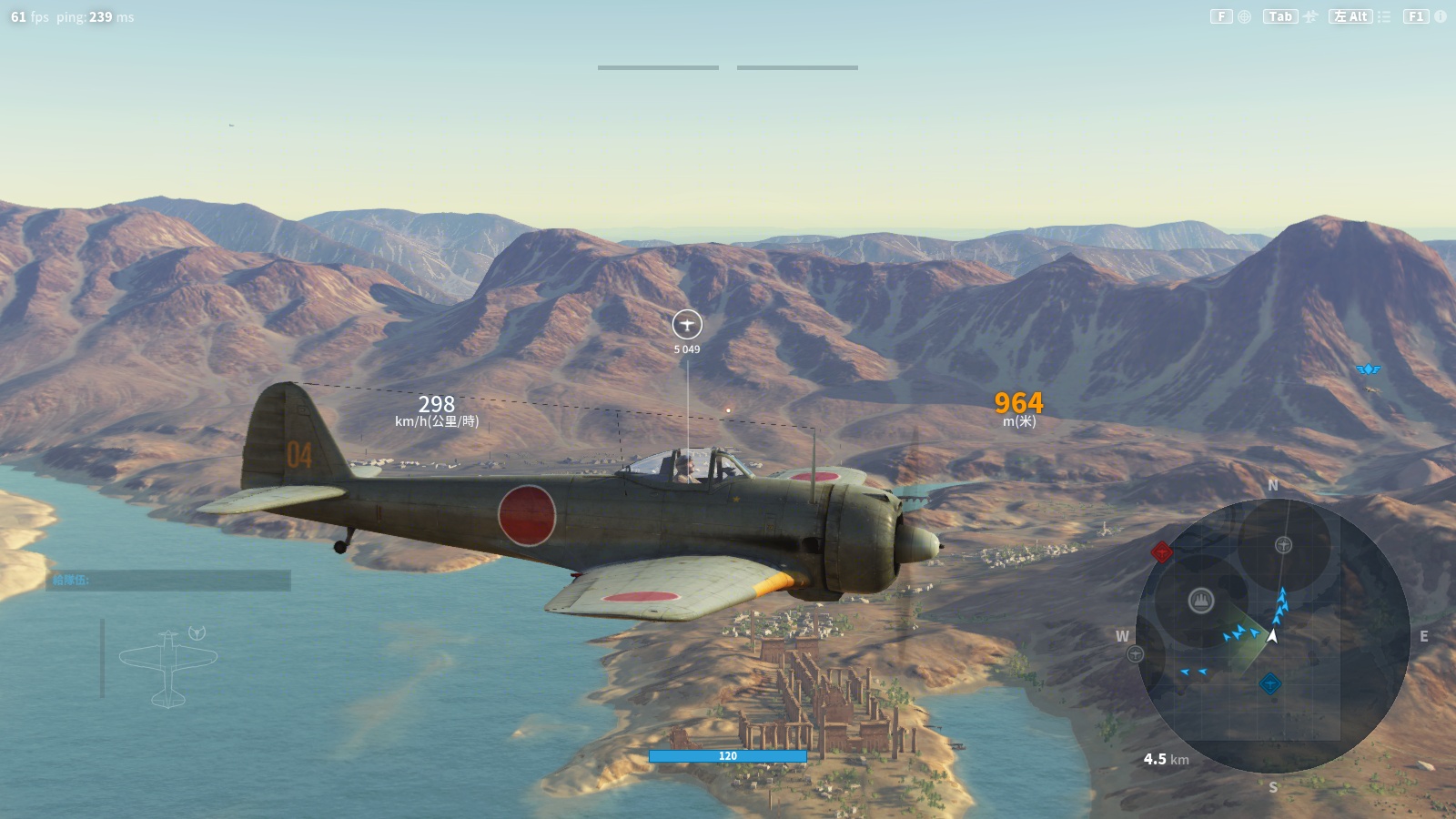1456x819 pixels.
Task: Click the crosshair icon in the top bar
Action: [1244, 16]
